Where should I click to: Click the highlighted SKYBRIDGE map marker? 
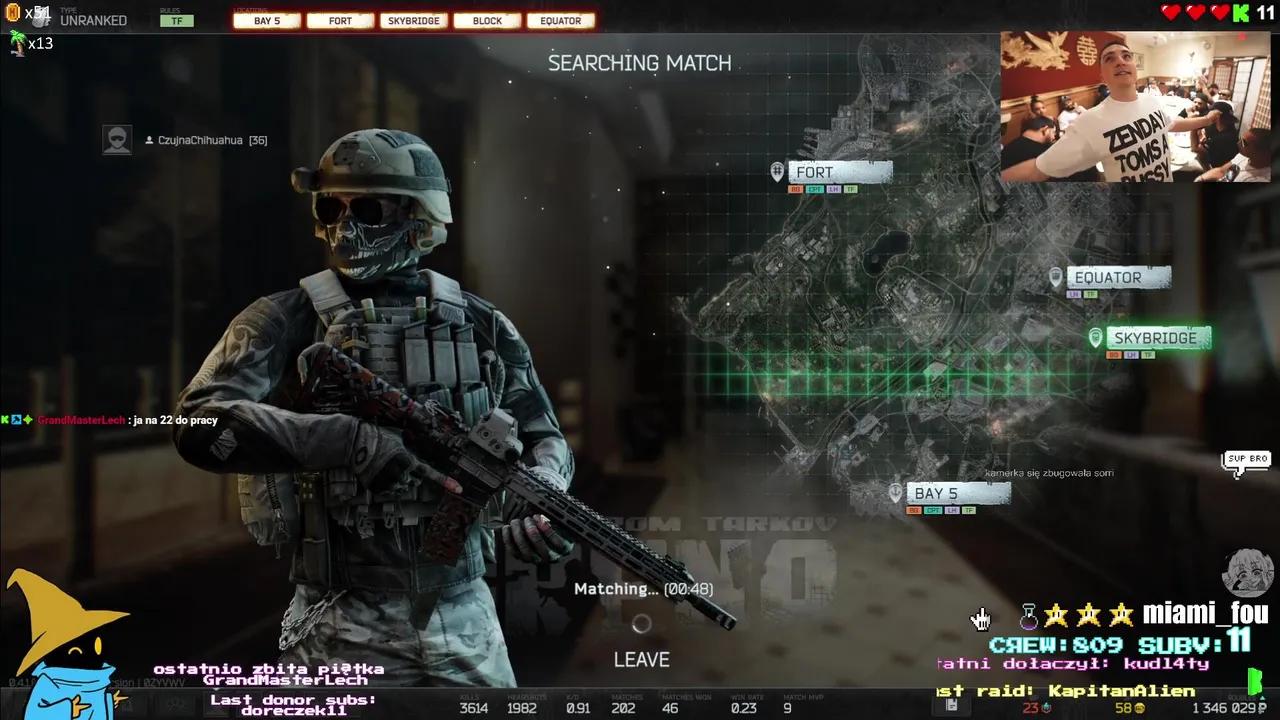coord(1157,338)
